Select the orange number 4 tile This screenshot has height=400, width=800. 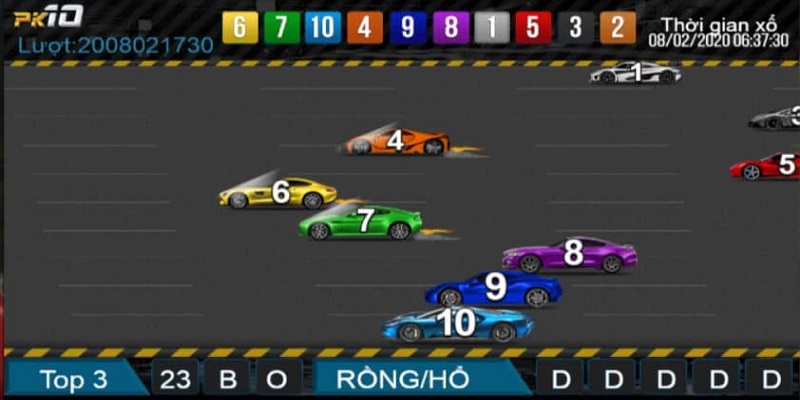coord(365,27)
